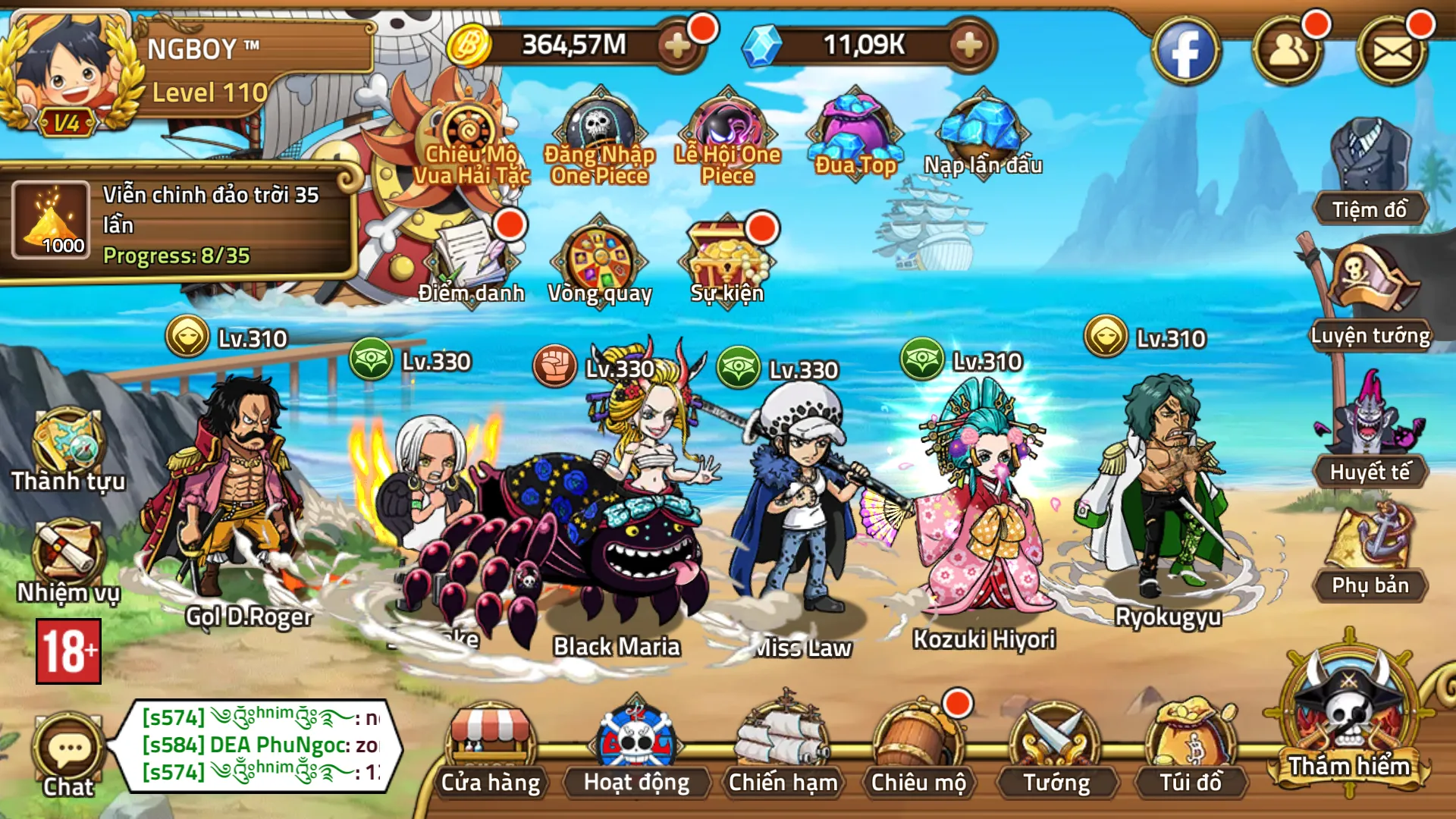
Task: Open Điểm danh daily check-in
Action: point(472,260)
